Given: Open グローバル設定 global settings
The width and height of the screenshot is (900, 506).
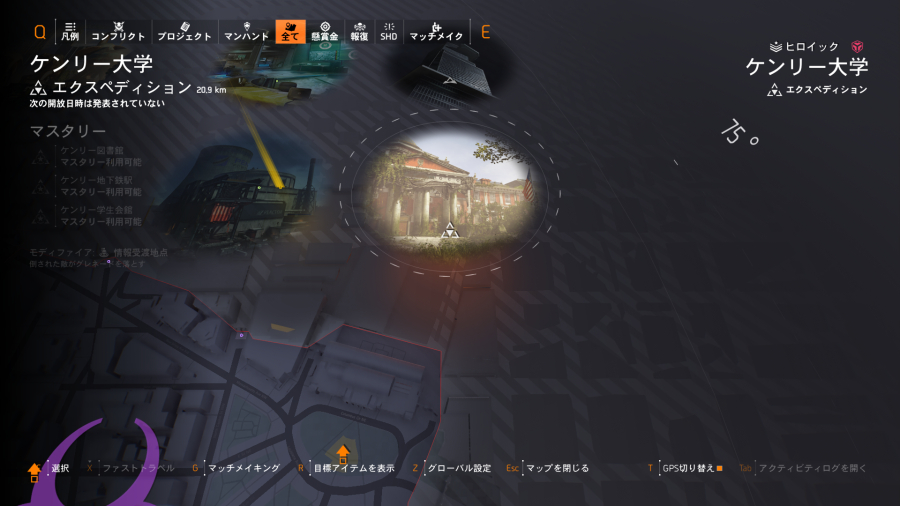Looking at the screenshot, I should pyautogui.click(x=458, y=468).
